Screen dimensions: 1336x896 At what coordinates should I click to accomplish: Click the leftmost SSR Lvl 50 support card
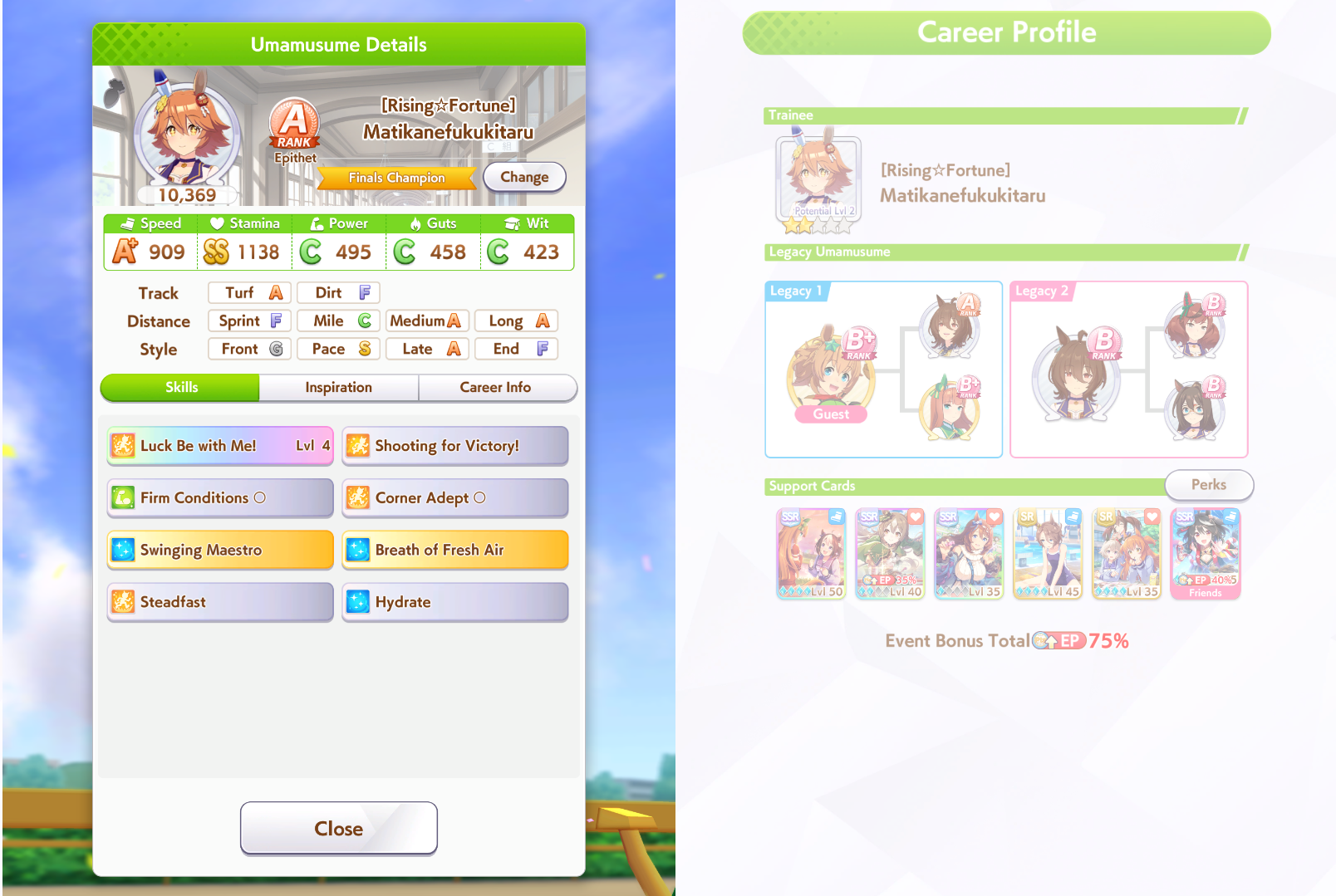pyautogui.click(x=810, y=552)
